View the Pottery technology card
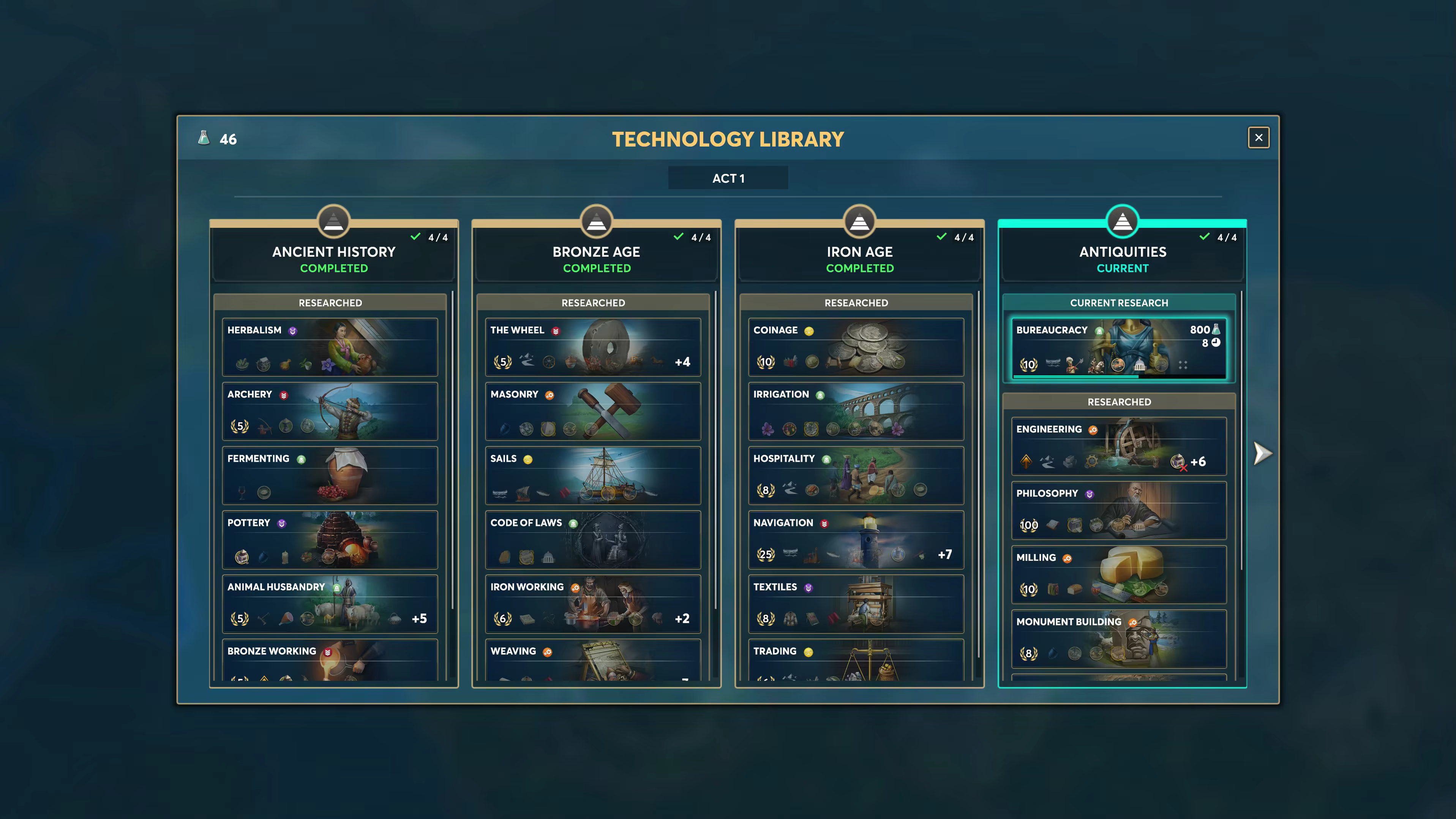1456x819 pixels. pos(330,539)
